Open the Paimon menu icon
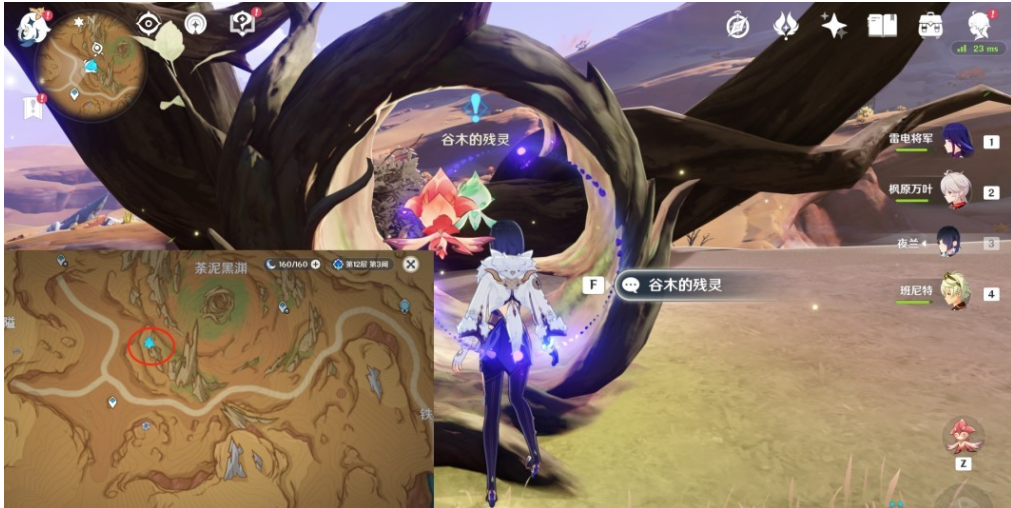 pos(33,27)
